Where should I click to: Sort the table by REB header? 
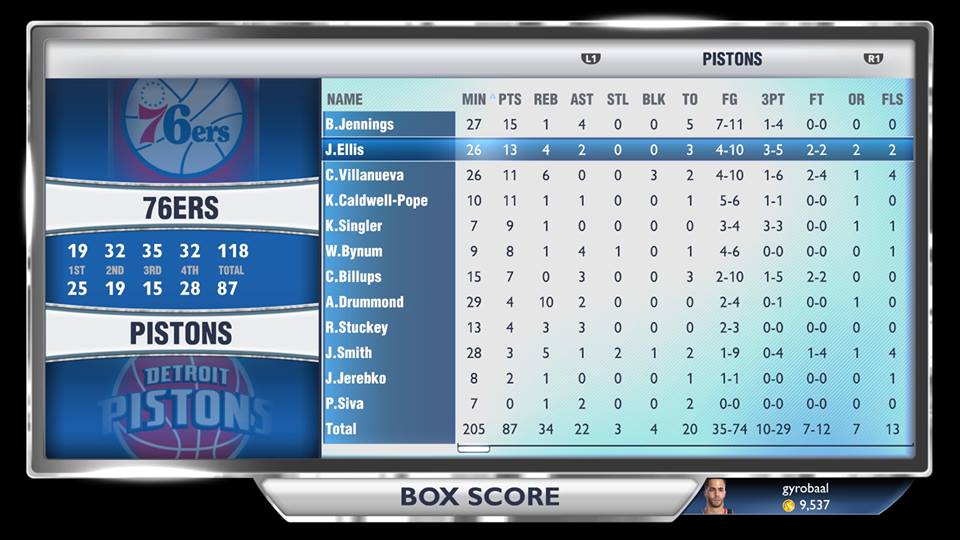pos(546,99)
